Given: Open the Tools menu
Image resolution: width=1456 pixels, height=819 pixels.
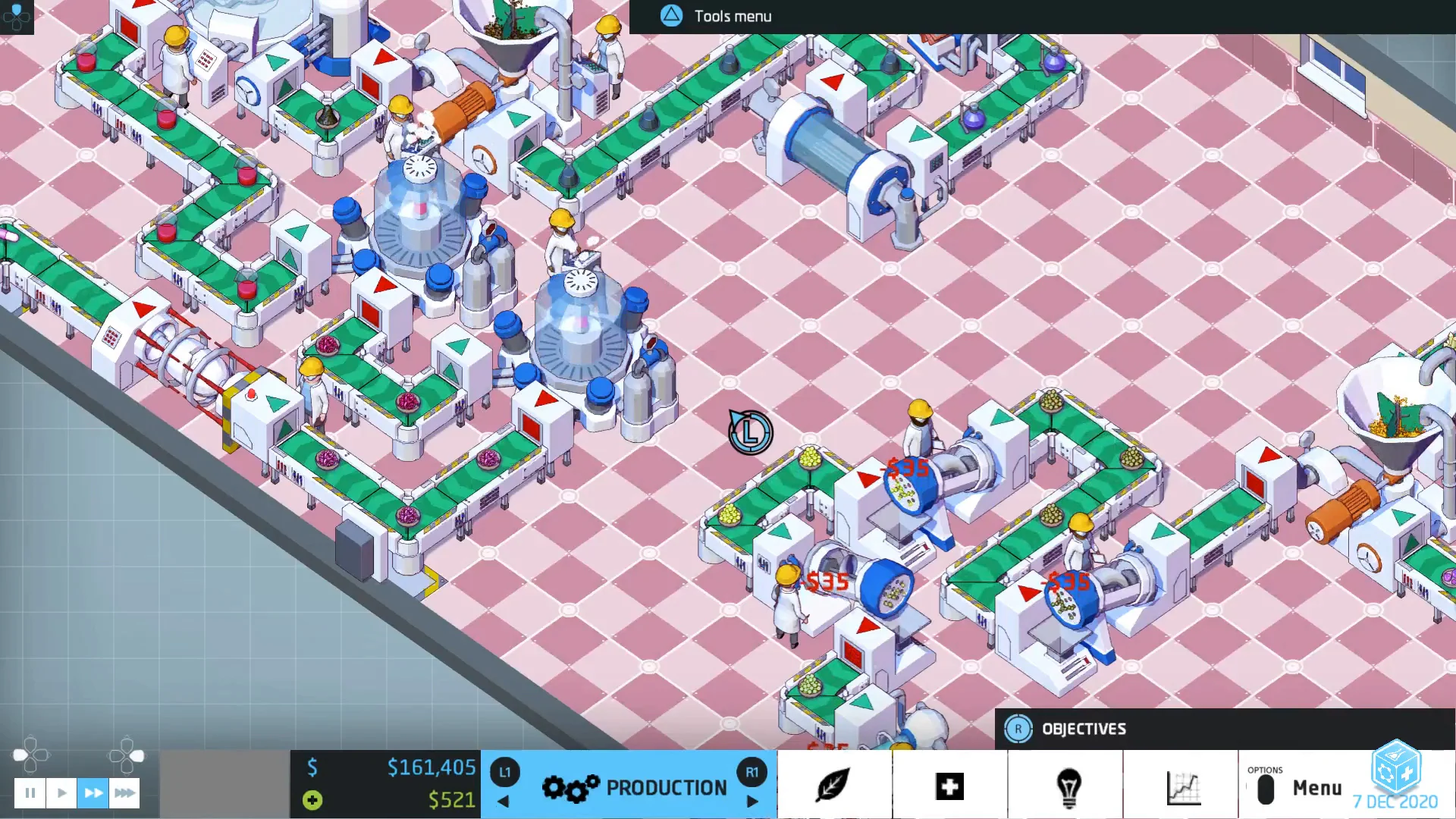Looking at the screenshot, I should [670, 15].
